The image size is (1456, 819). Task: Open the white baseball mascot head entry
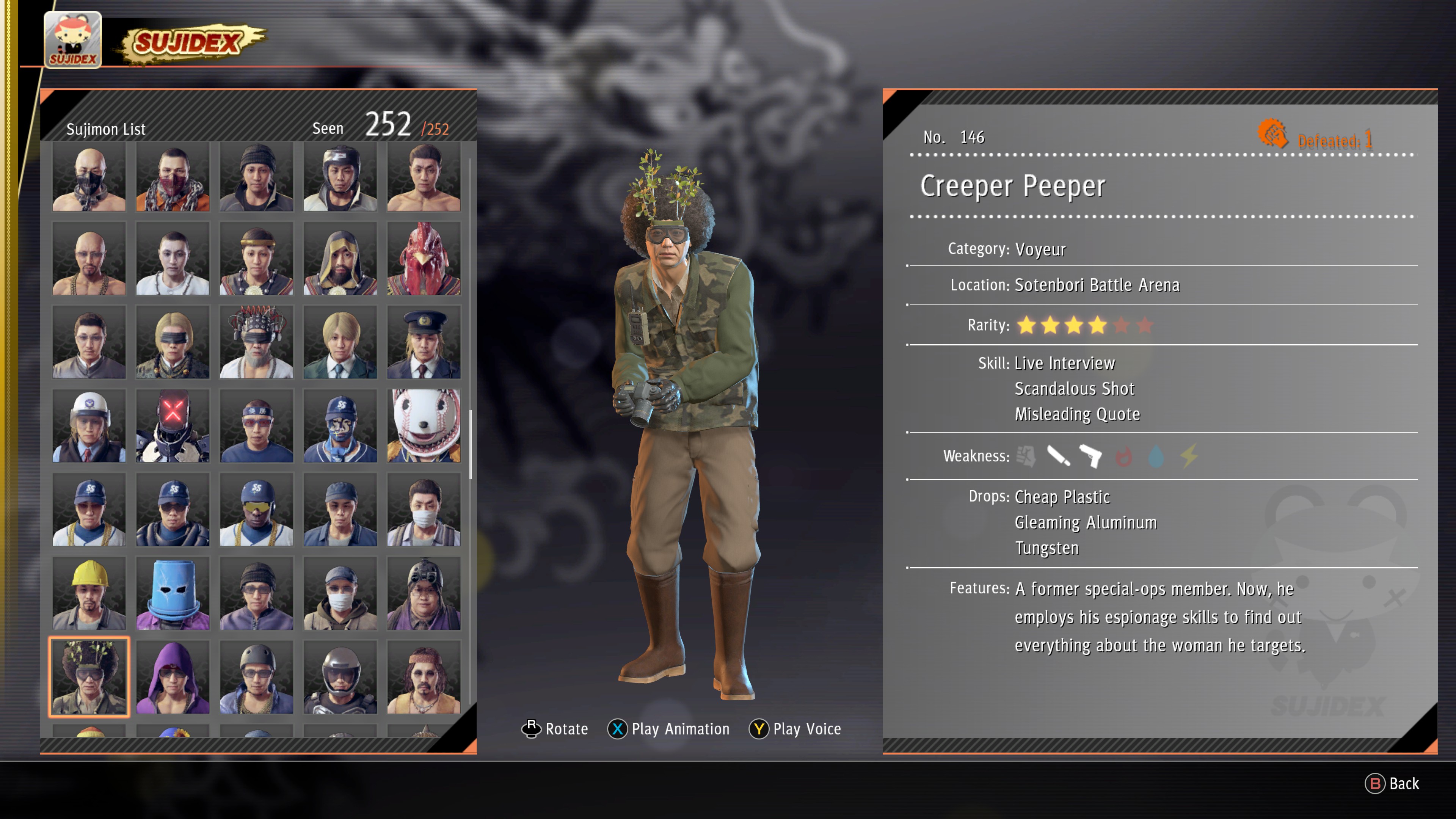coord(424,426)
